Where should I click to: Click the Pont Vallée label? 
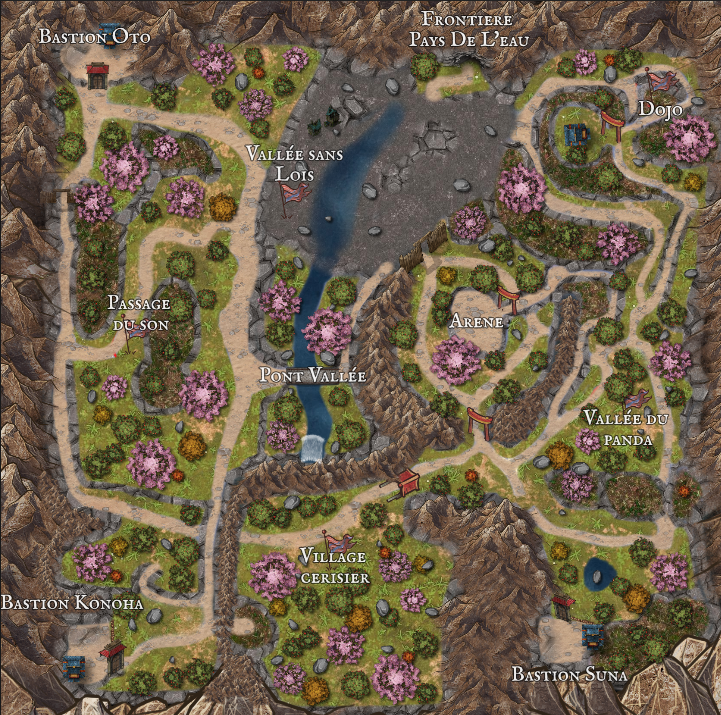312,376
